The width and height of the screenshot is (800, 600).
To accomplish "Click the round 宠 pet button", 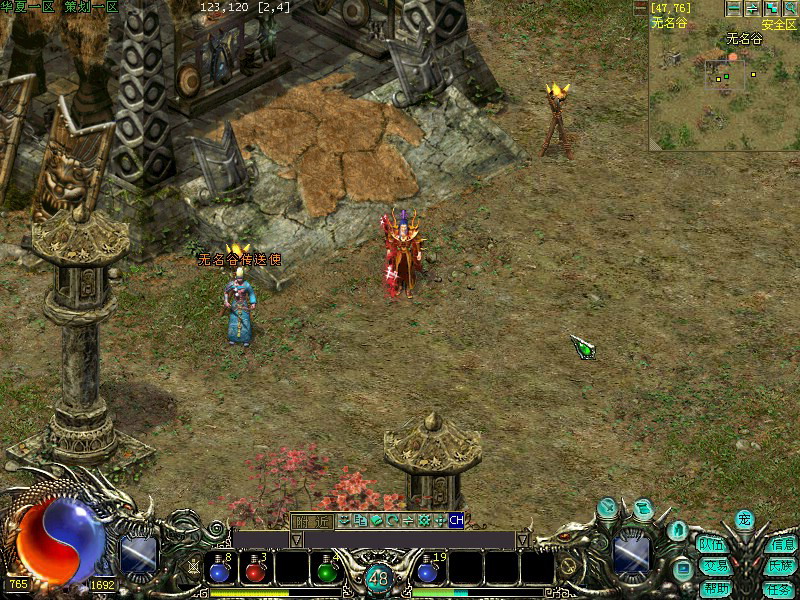I will [744, 519].
